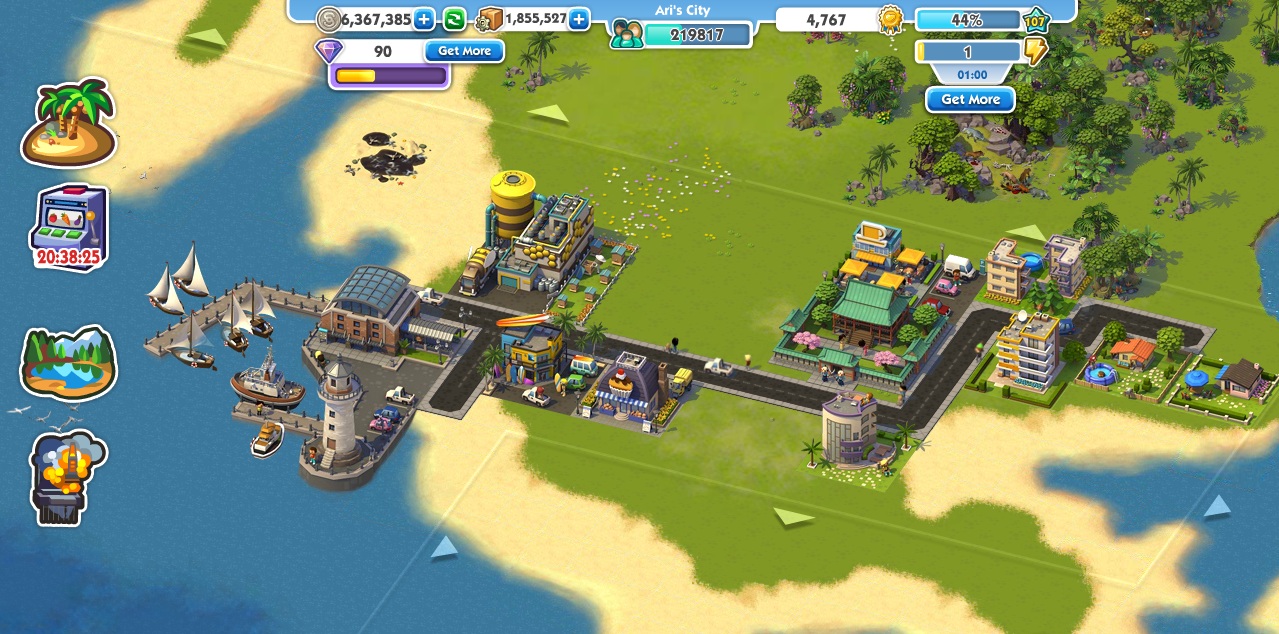Click the gold reputation badge icon
The width and height of the screenshot is (1279, 634).
point(890,19)
